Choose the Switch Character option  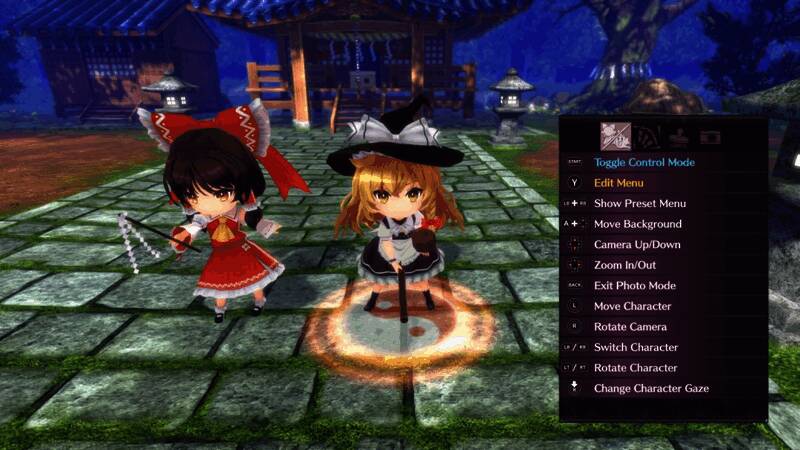pos(636,347)
